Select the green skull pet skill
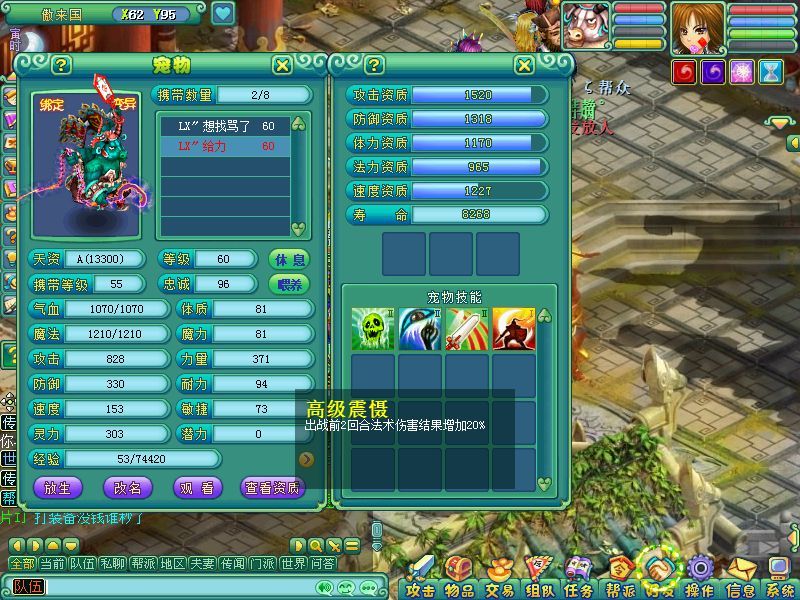The image size is (800, 600). pos(372,329)
